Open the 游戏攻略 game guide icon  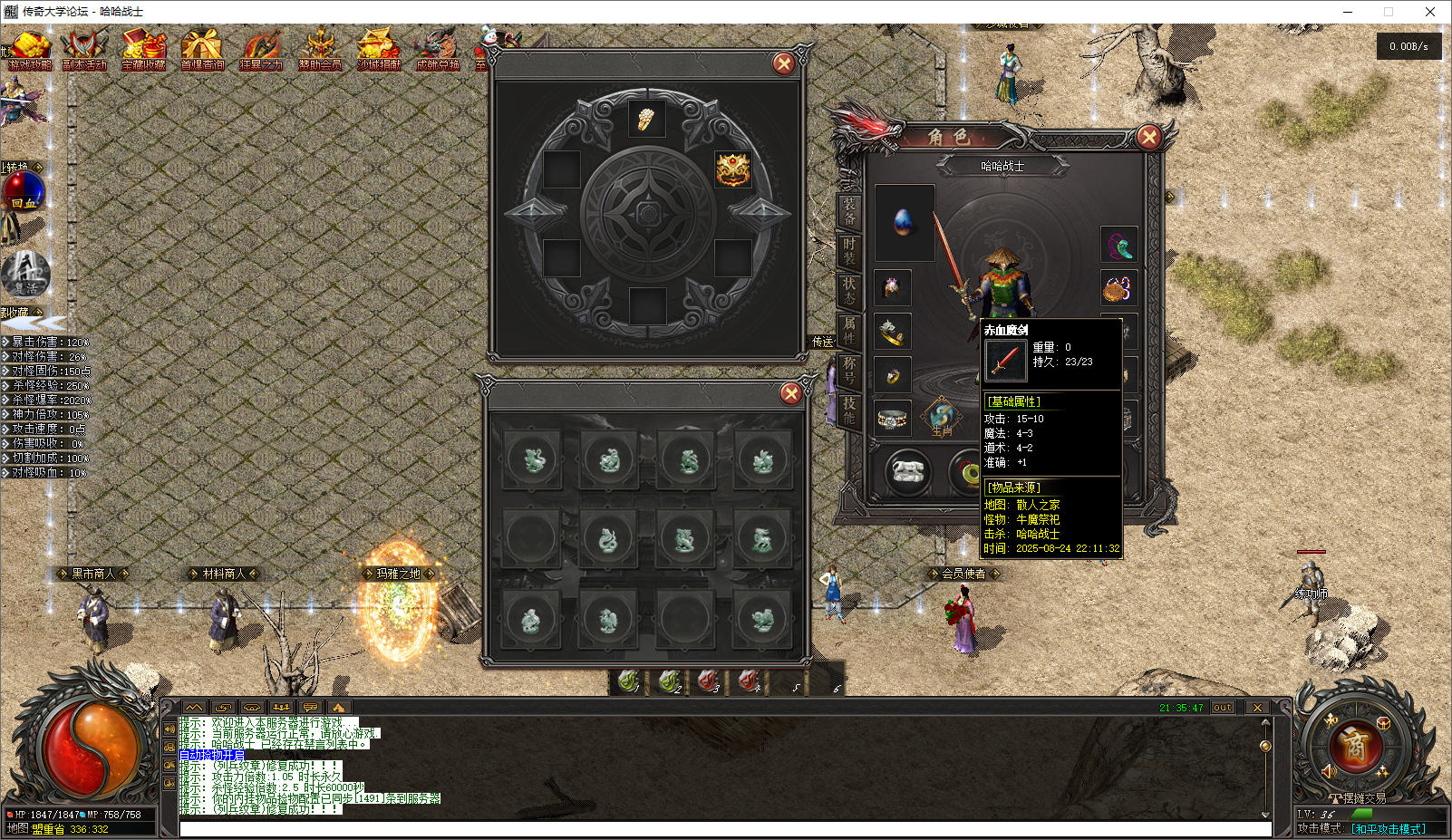pos(29,51)
